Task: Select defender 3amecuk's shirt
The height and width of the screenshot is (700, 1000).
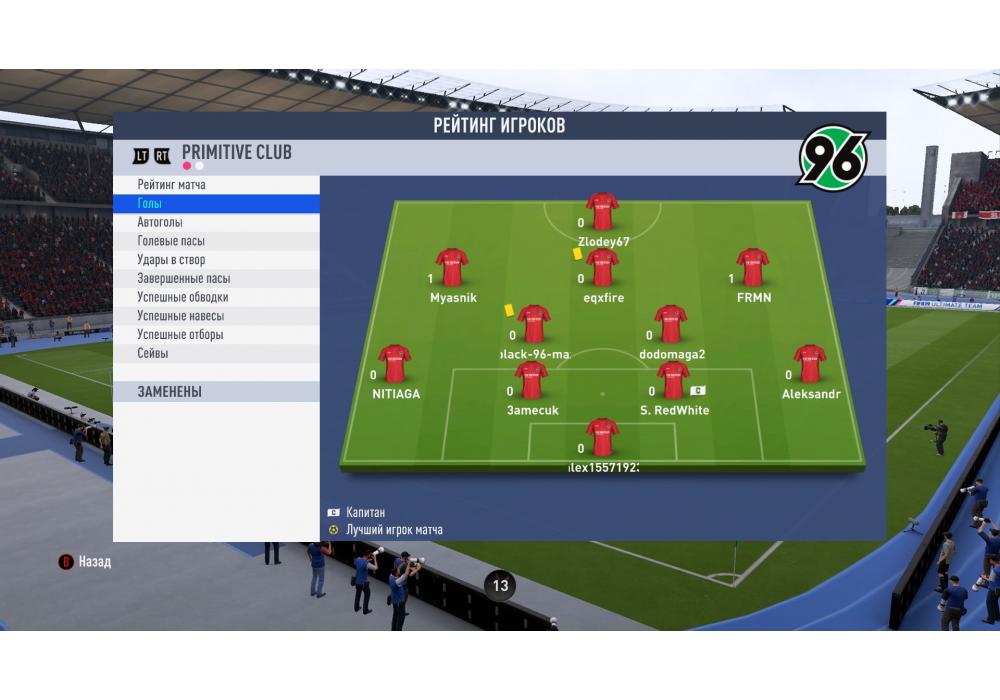Action: (x=531, y=381)
